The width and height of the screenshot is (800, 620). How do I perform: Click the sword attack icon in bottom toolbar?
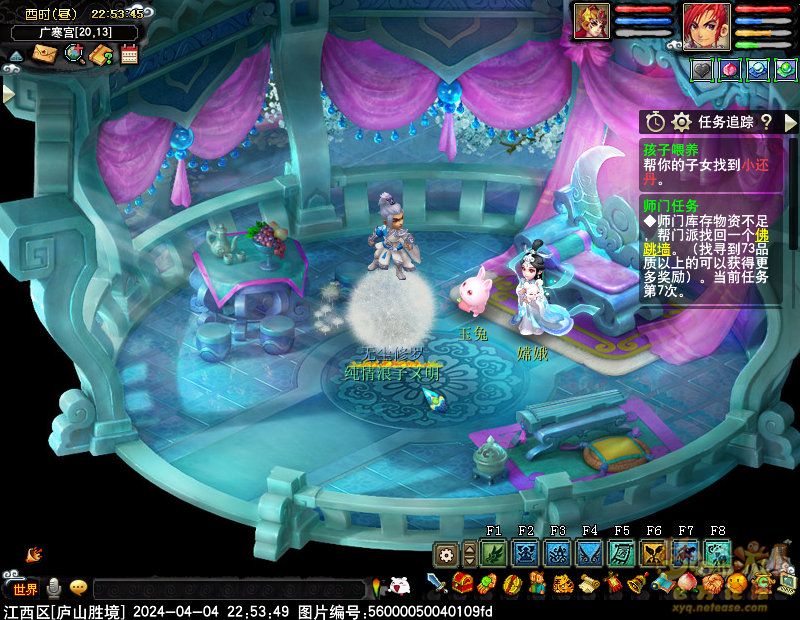click(437, 583)
